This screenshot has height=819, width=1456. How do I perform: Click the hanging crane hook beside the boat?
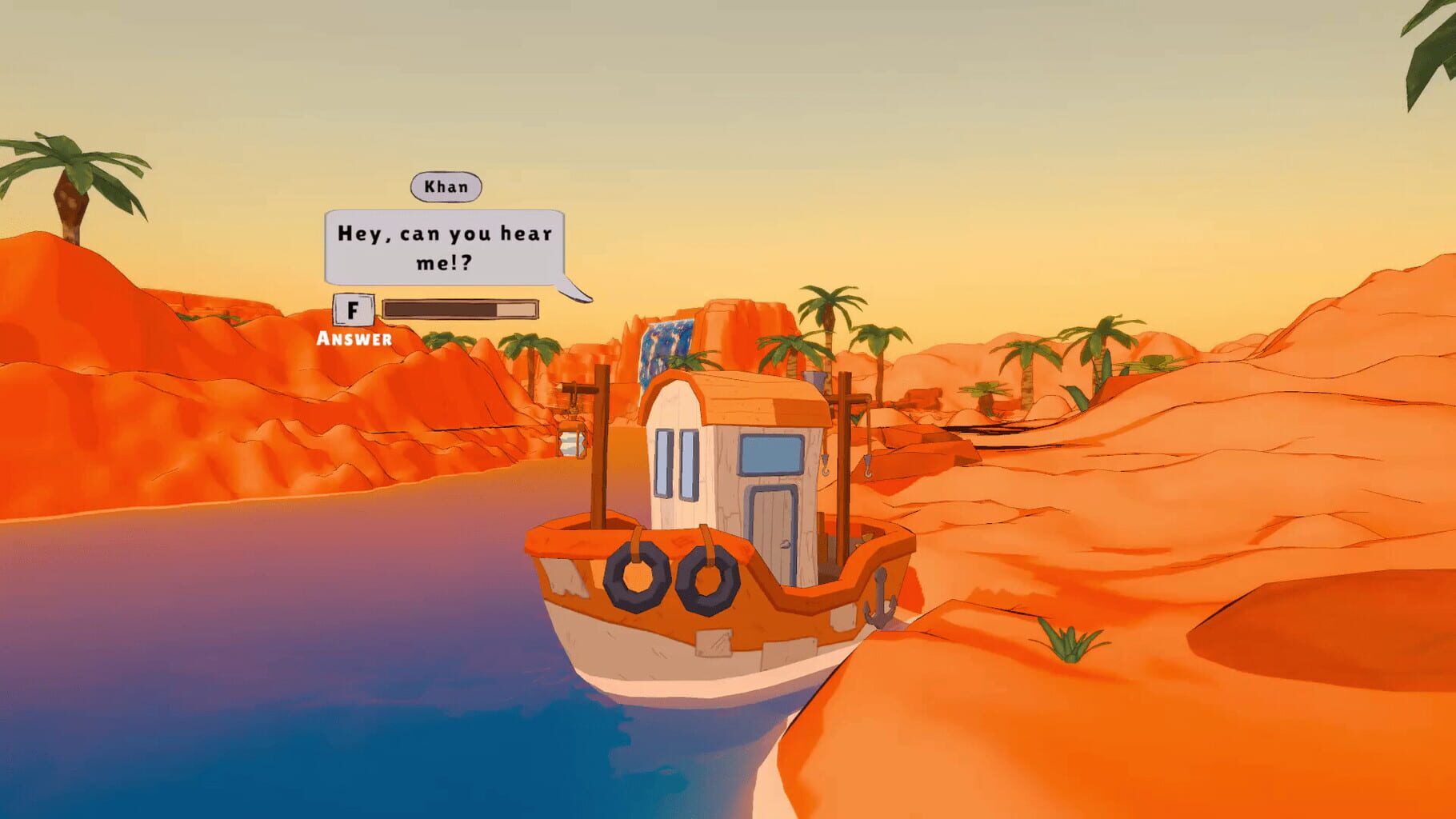pos(868,465)
